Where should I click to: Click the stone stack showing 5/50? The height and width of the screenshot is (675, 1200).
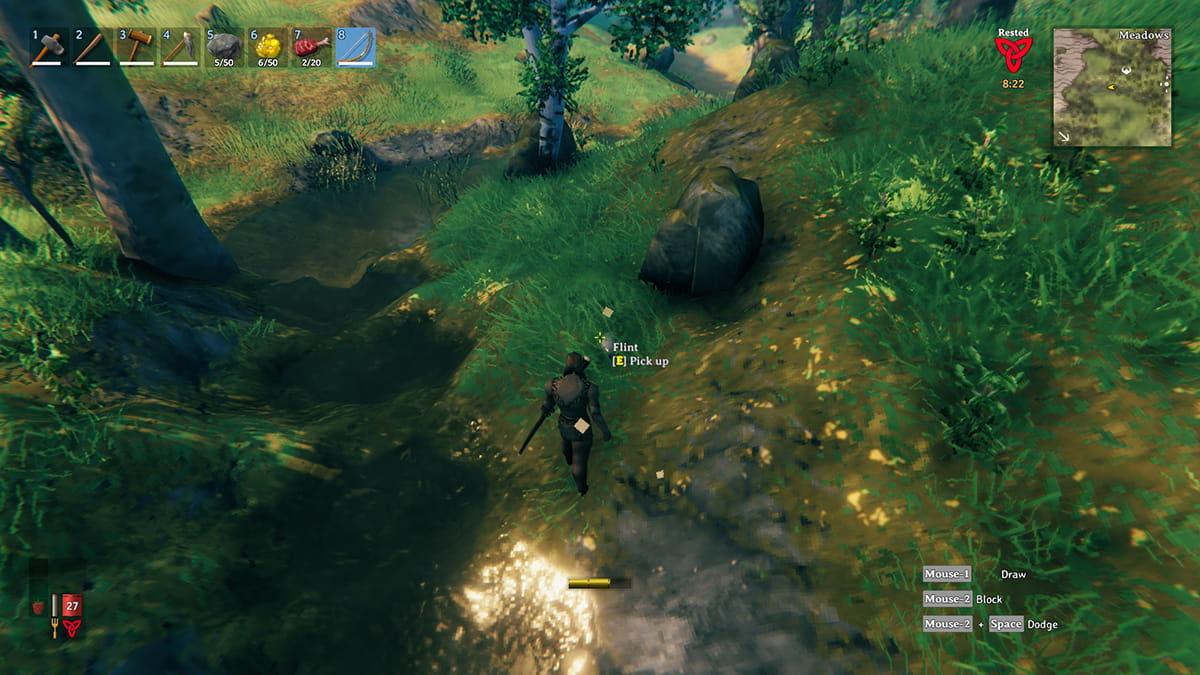point(223,47)
